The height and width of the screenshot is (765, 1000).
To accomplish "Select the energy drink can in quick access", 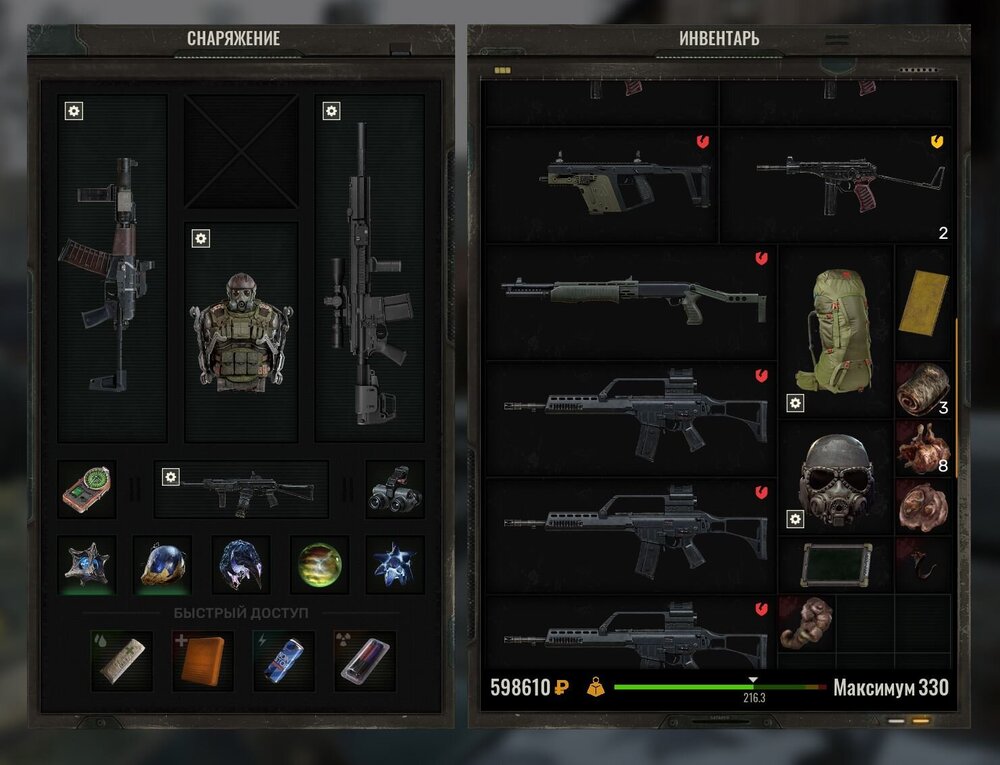I will coord(283,660).
